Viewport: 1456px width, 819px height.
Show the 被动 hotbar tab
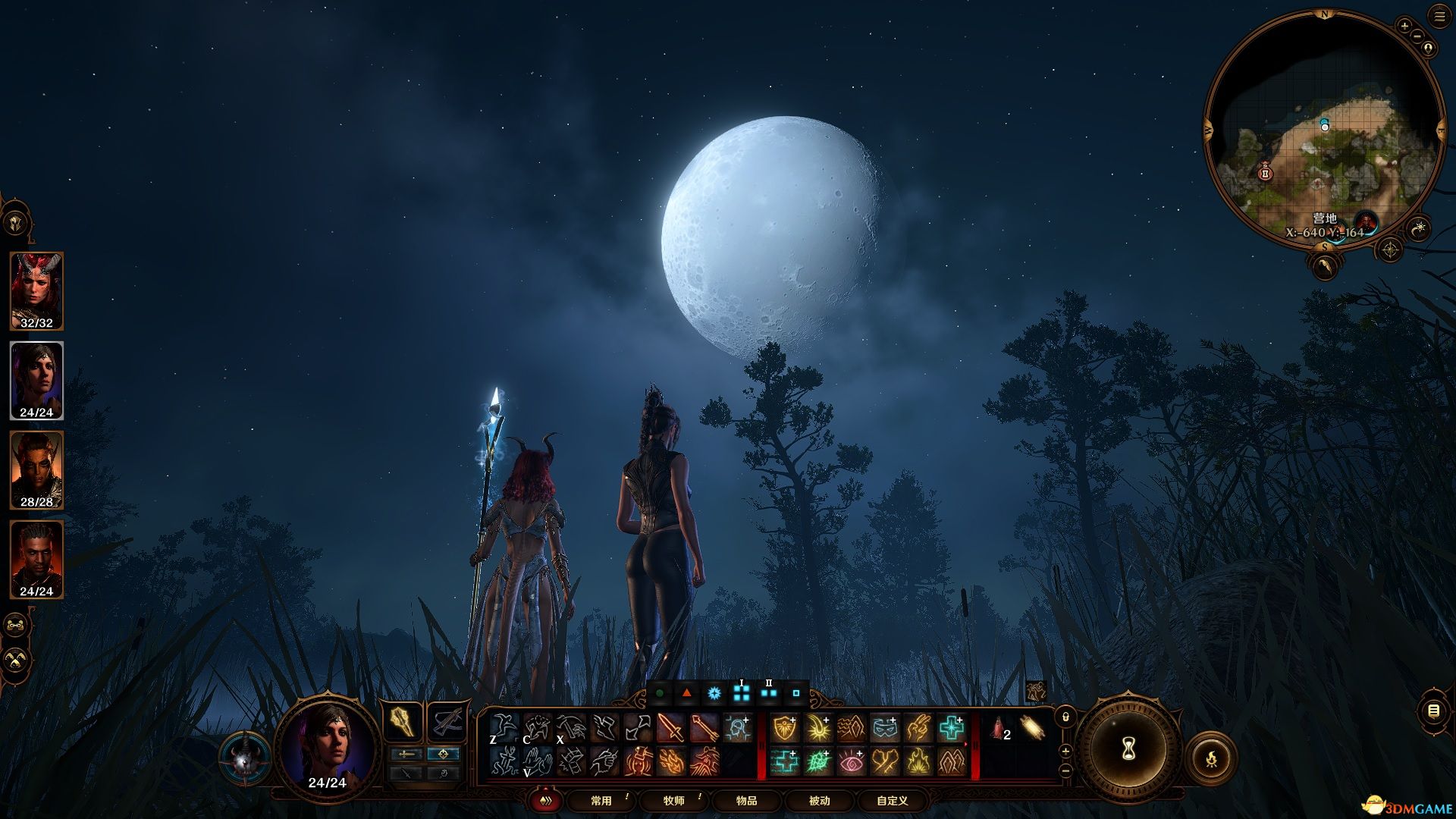pos(819,800)
